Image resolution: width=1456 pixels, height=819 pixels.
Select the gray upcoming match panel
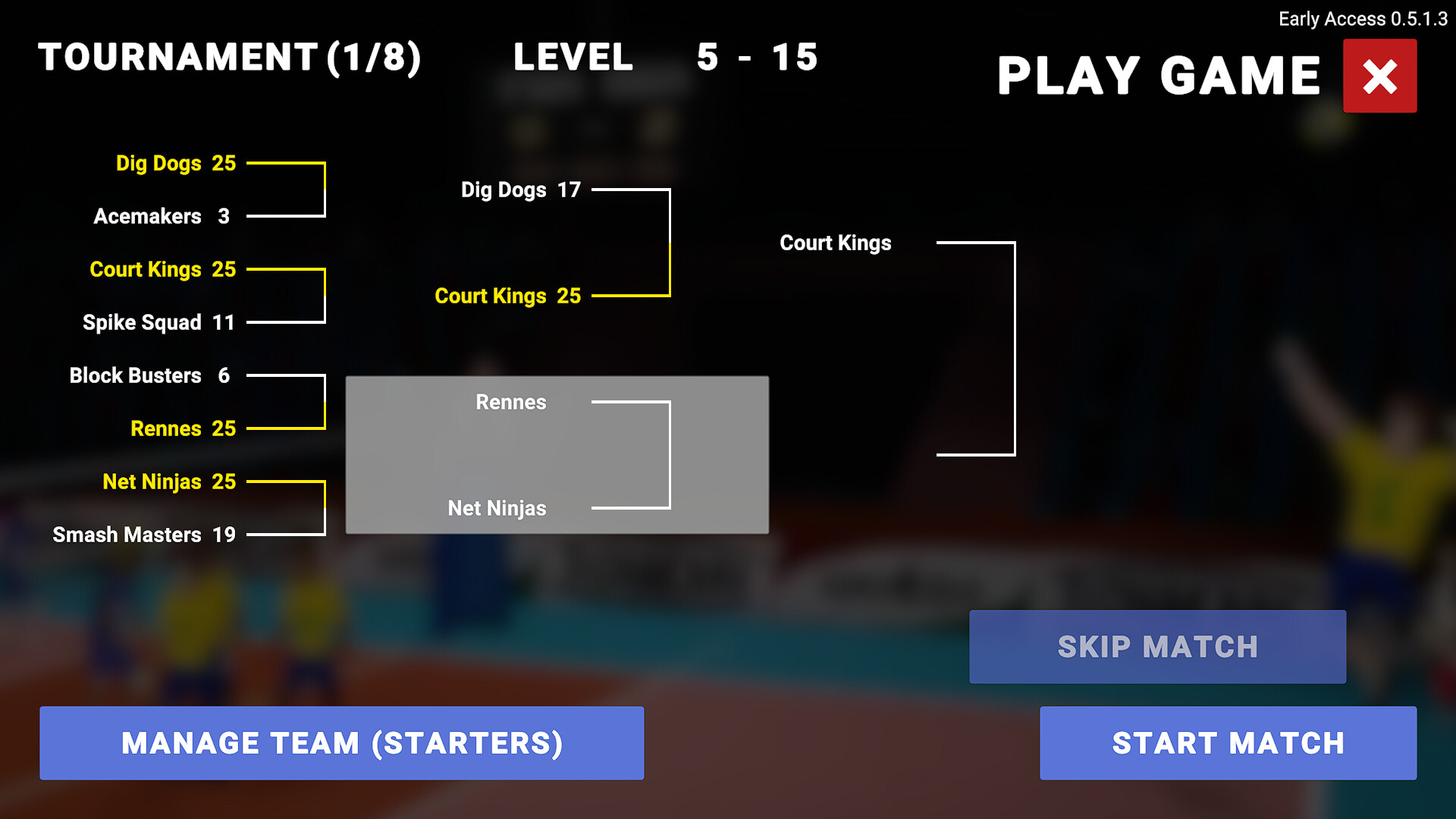[557, 455]
